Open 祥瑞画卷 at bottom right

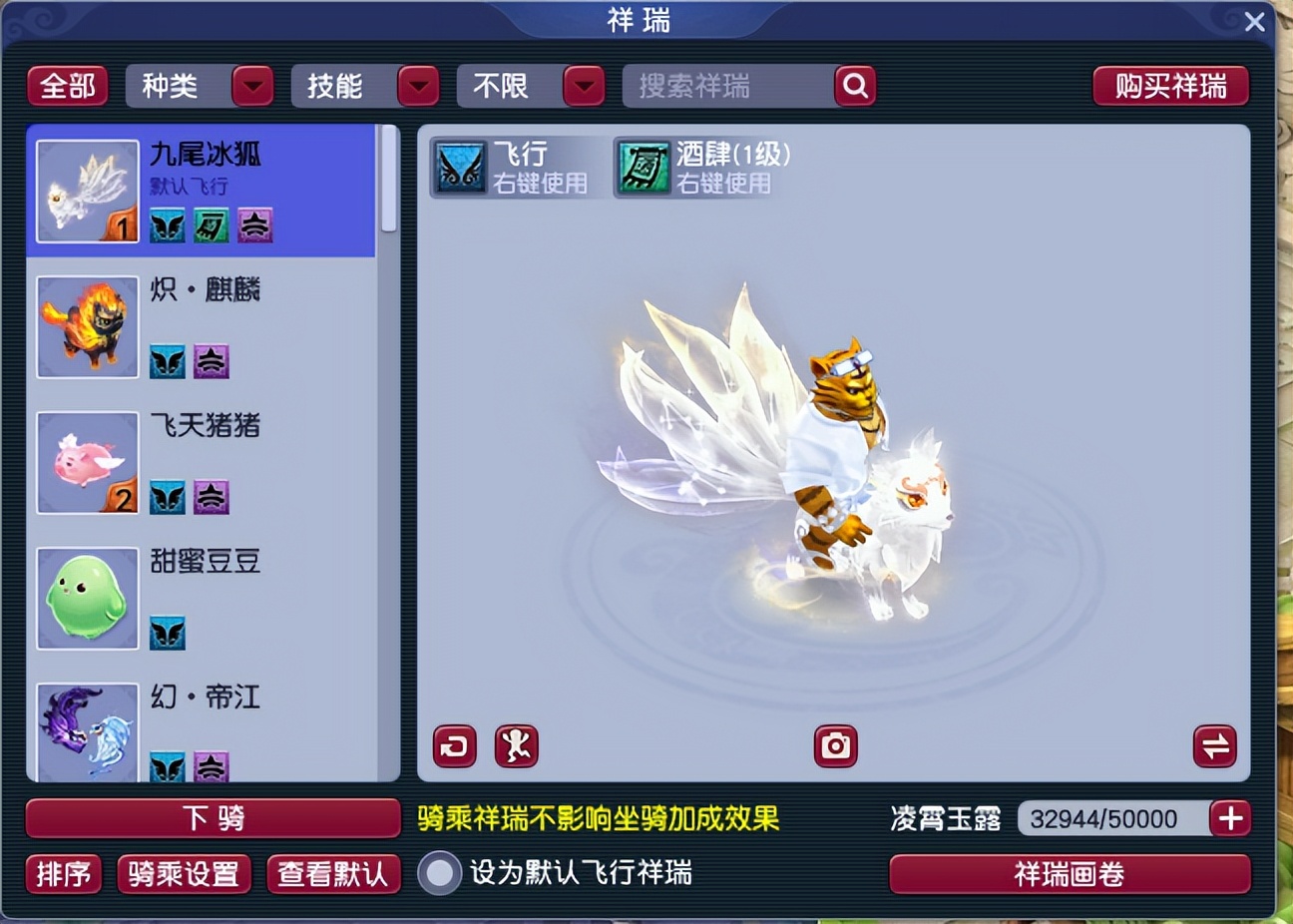[1069, 871]
